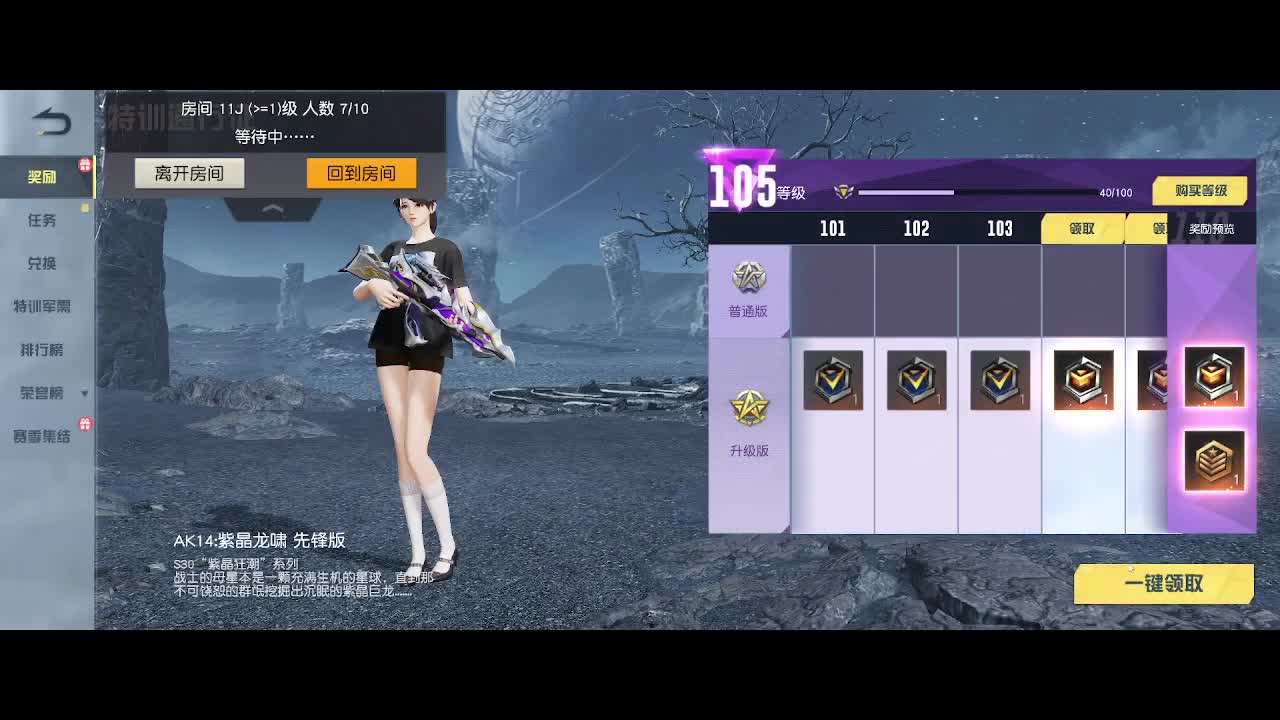Switch to the 领取 reward column tab
The image size is (1280, 720).
click(x=1083, y=228)
